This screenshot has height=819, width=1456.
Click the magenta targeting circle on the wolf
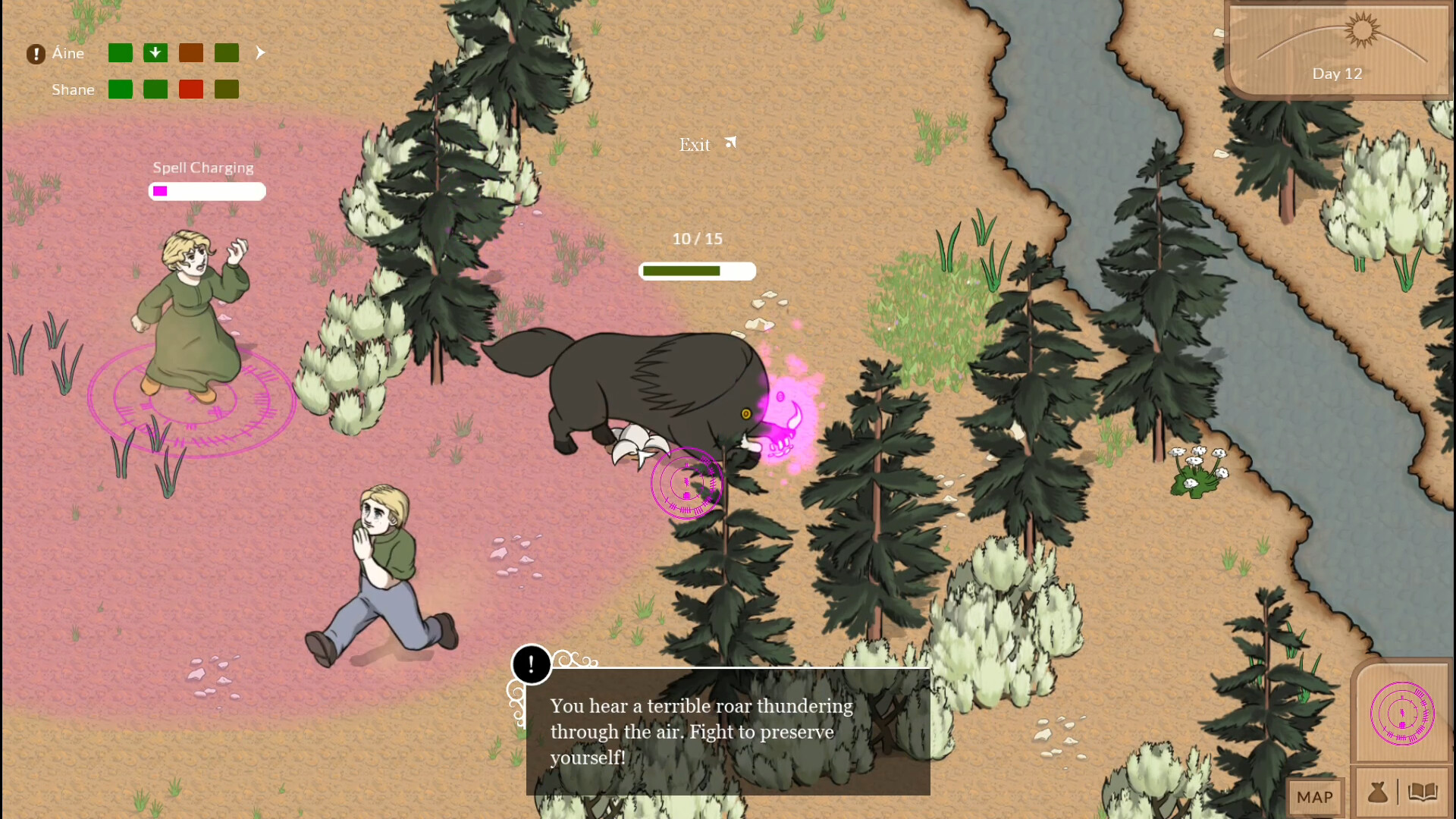click(x=686, y=483)
